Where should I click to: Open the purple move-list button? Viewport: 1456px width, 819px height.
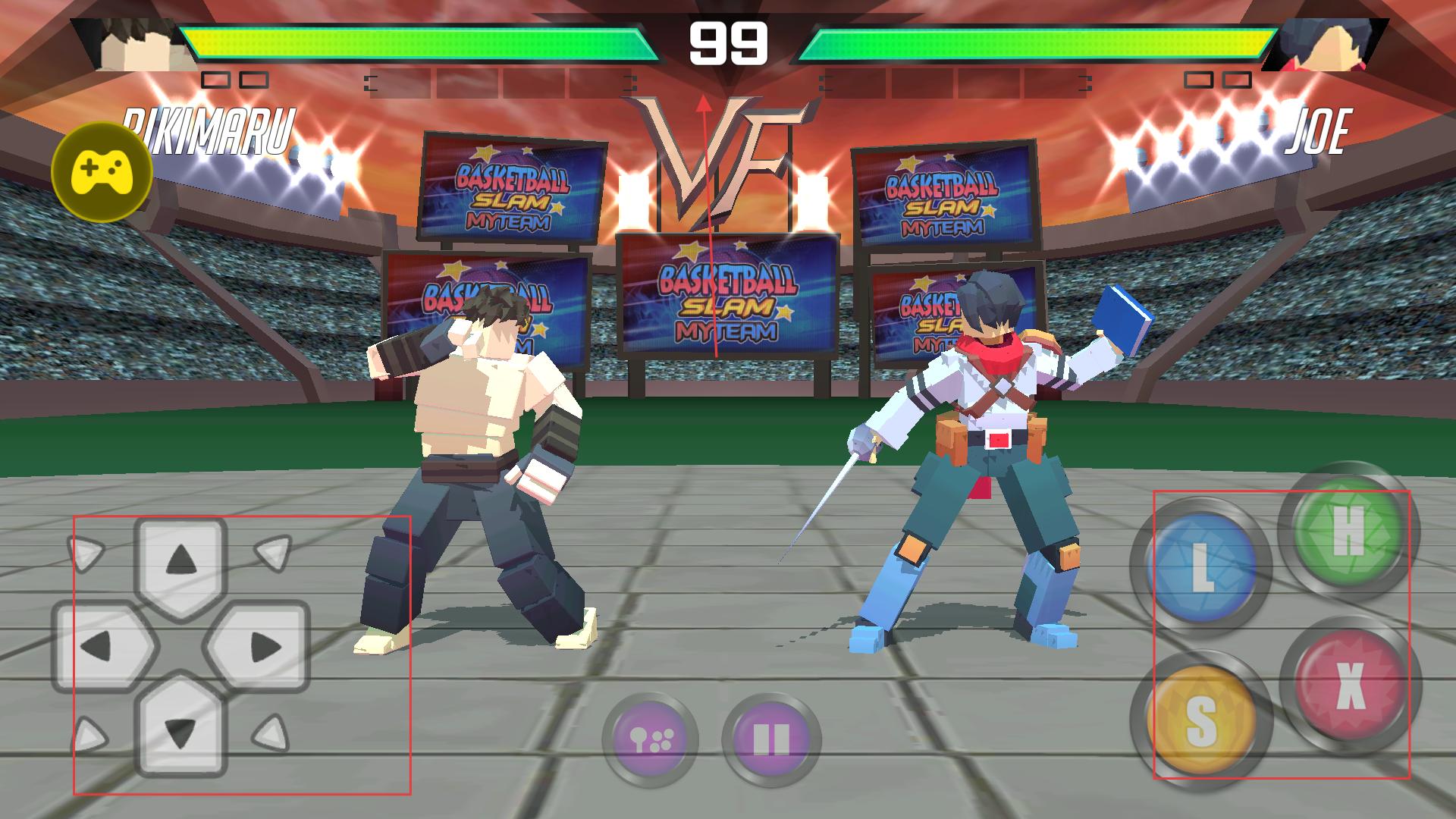point(650,739)
